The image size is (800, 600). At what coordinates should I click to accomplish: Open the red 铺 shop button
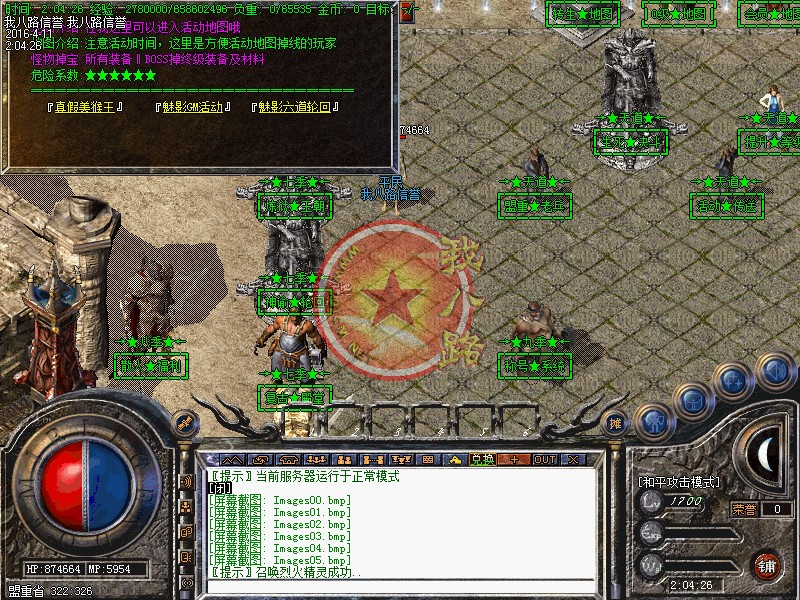click(x=767, y=565)
